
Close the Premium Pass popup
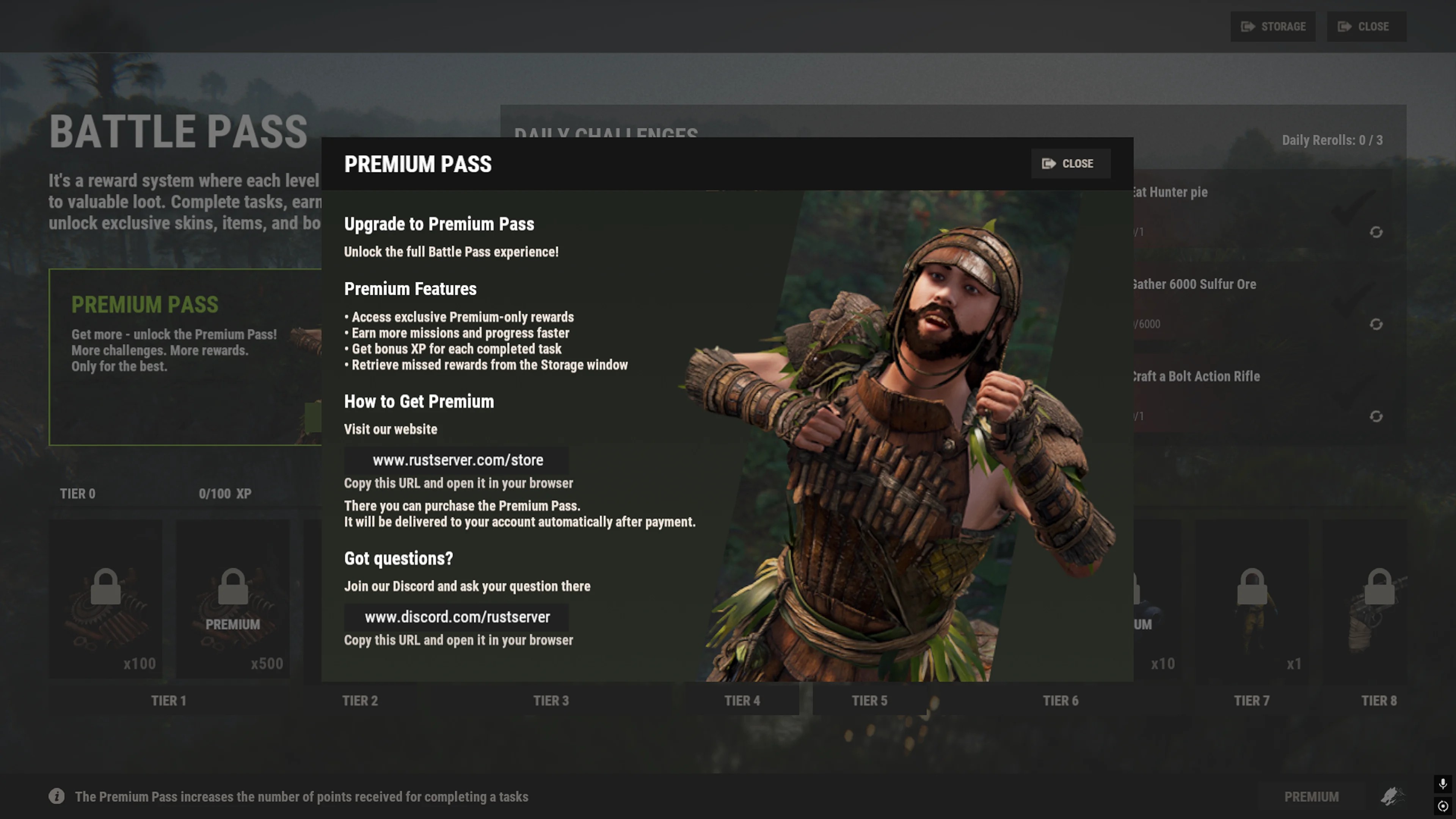1070,164
